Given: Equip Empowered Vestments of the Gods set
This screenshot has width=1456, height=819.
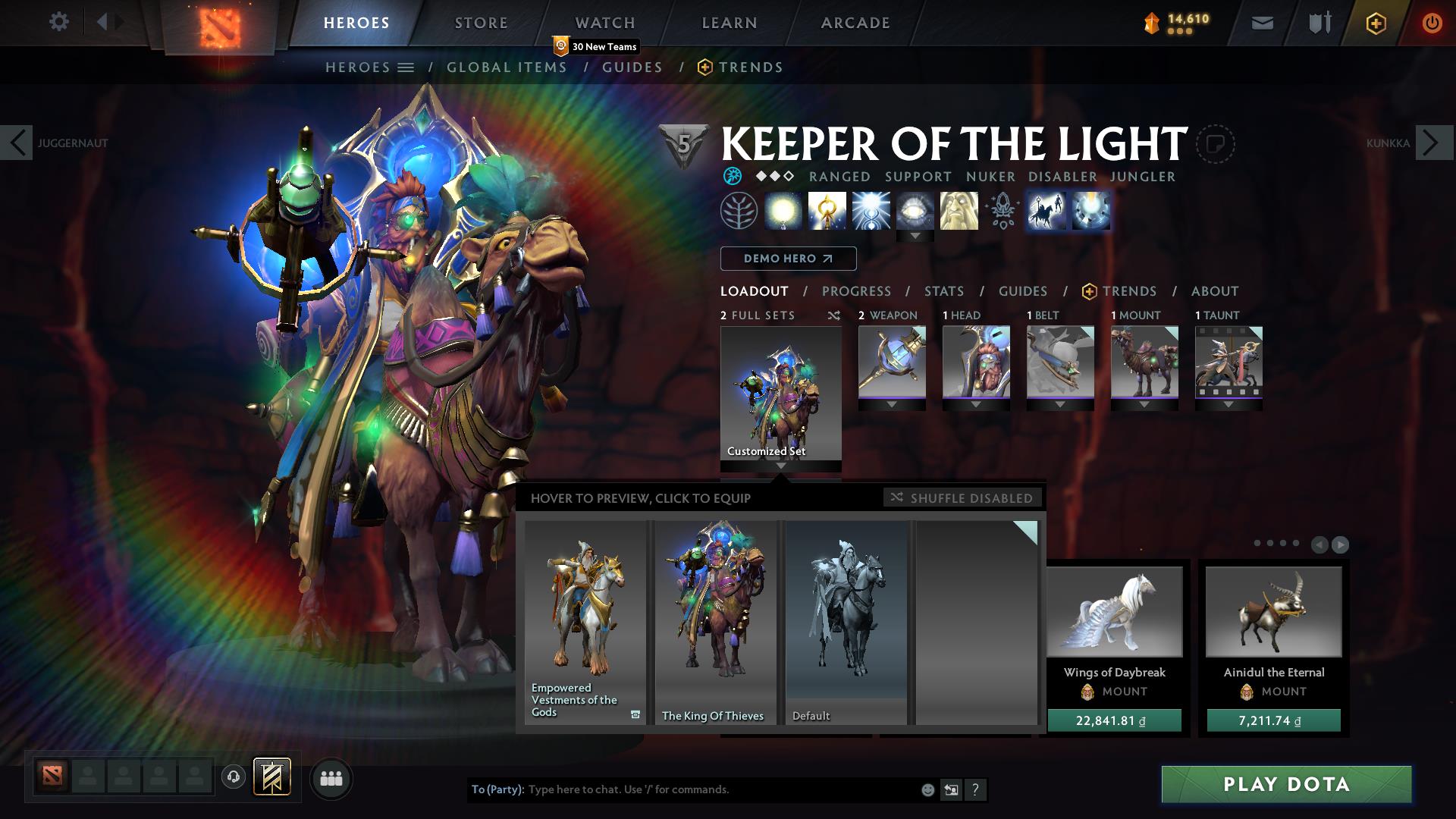Looking at the screenshot, I should (585, 622).
